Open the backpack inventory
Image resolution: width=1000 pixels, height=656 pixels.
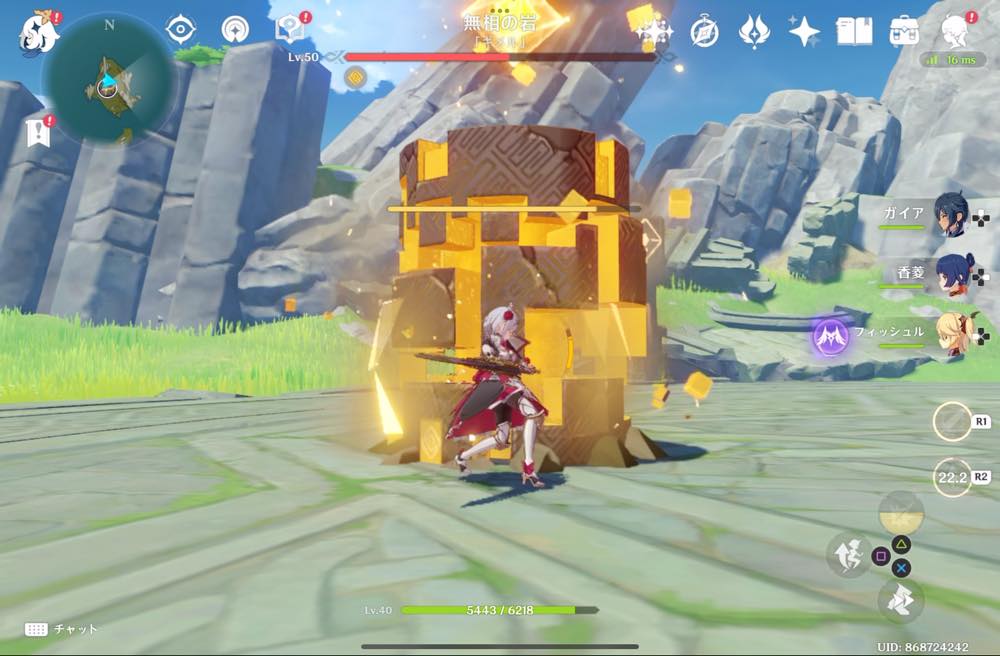[905, 31]
